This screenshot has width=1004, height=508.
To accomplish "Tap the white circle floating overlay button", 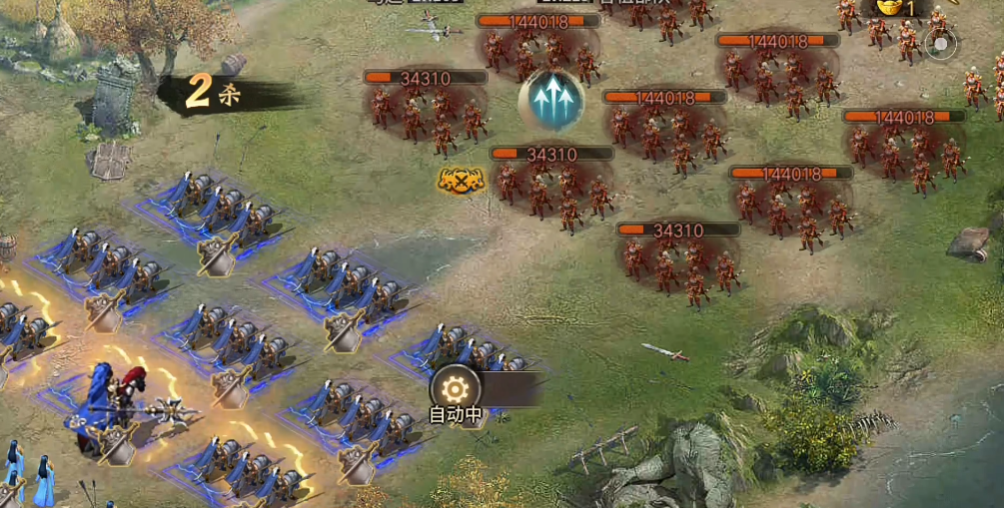I will tap(940, 43).
